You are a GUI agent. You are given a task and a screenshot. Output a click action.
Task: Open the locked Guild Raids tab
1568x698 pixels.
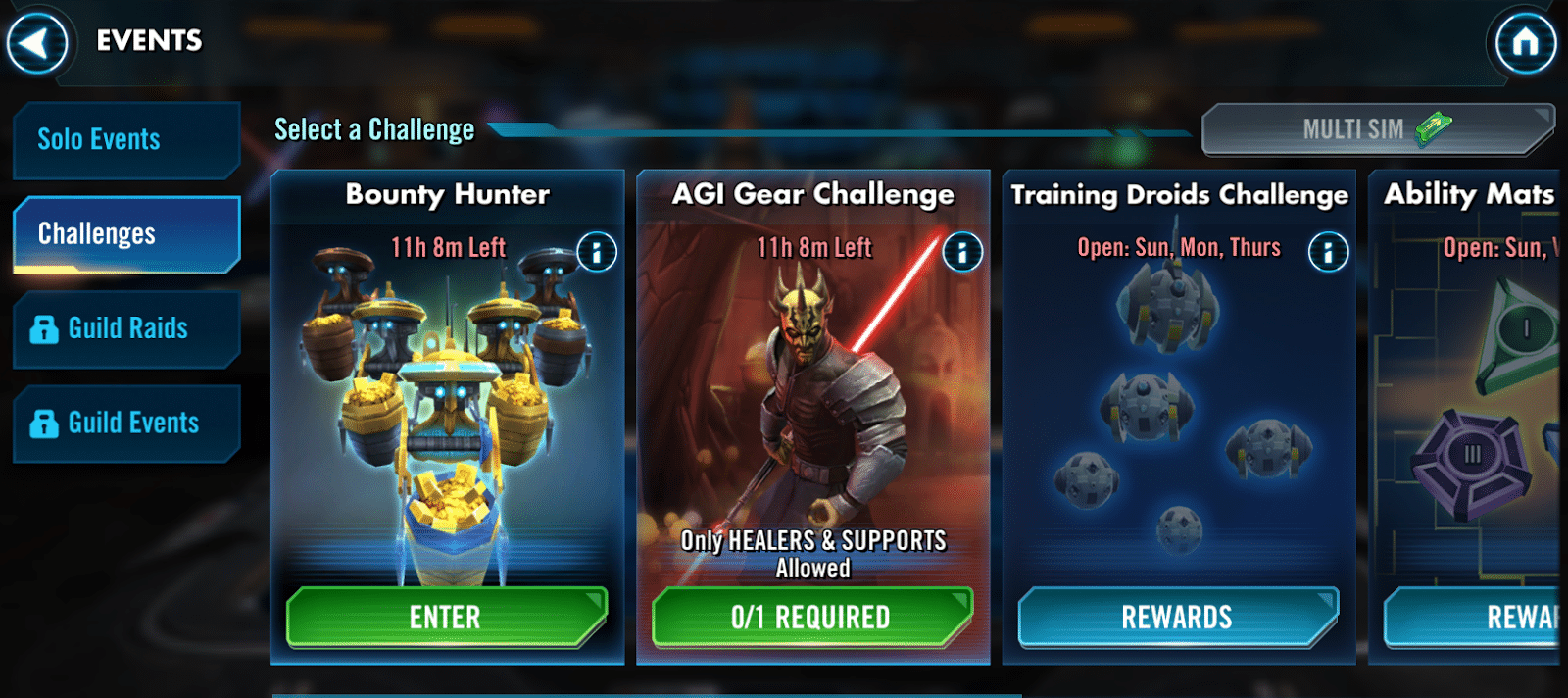coord(125,328)
